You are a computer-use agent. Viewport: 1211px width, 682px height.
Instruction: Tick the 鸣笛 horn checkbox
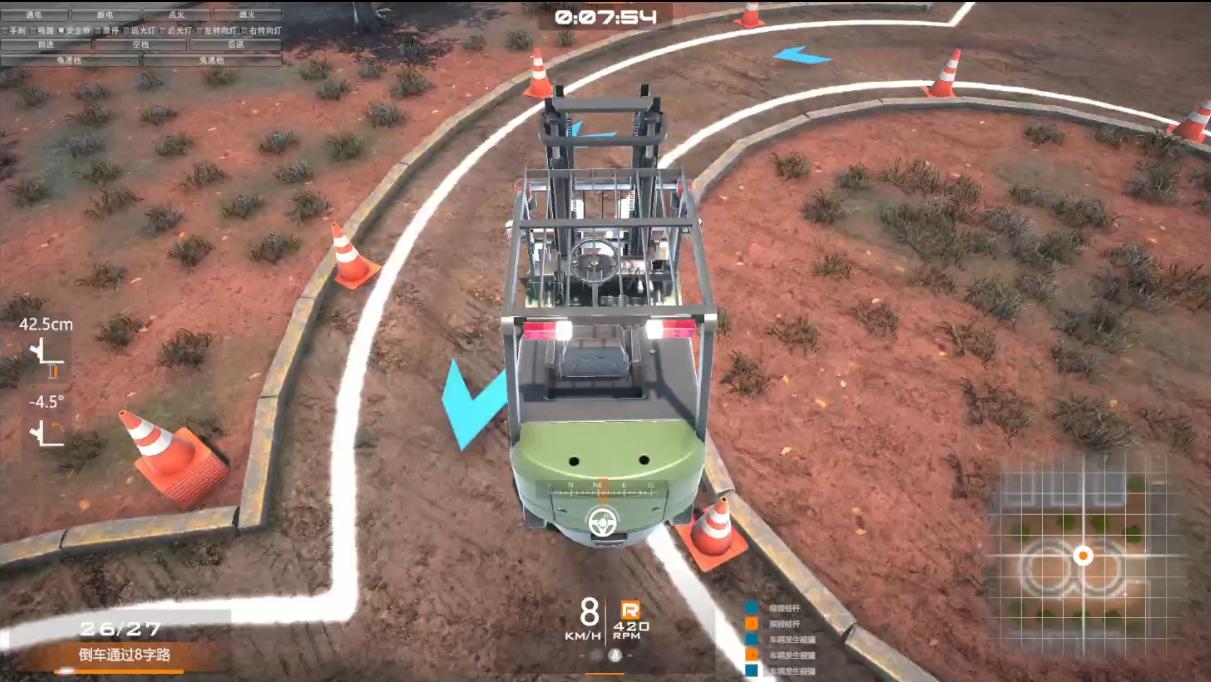(33, 30)
